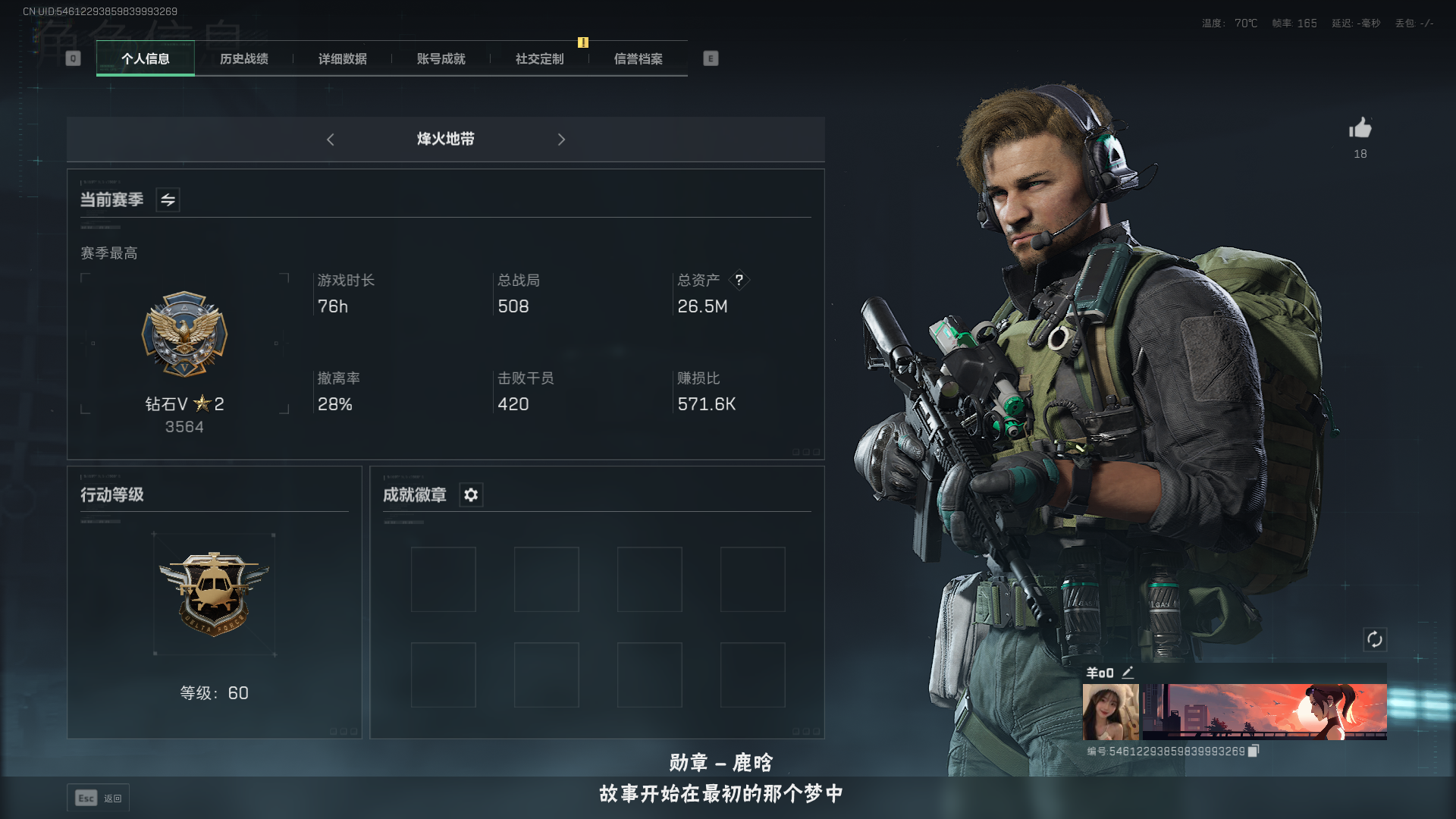Switch to the 历史战绩 tab
Viewport: 1456px width, 819px height.
coord(244,58)
